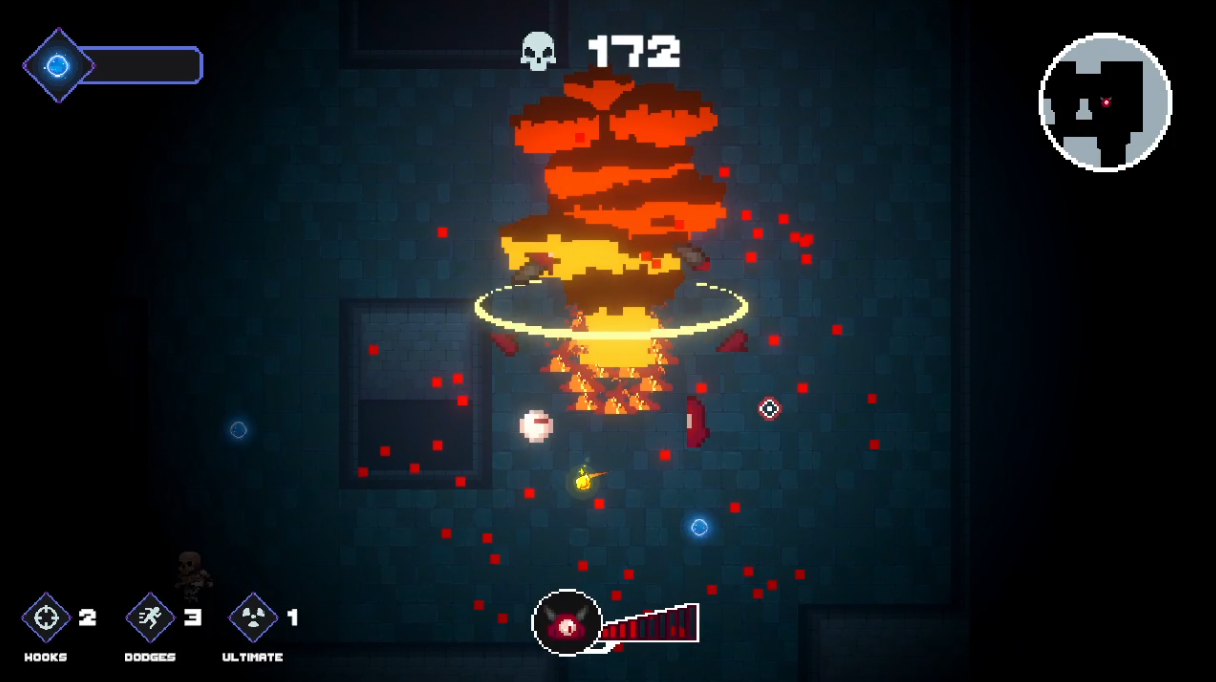Select the blue orb diamond icon
This screenshot has width=1216, height=682.
(58, 66)
